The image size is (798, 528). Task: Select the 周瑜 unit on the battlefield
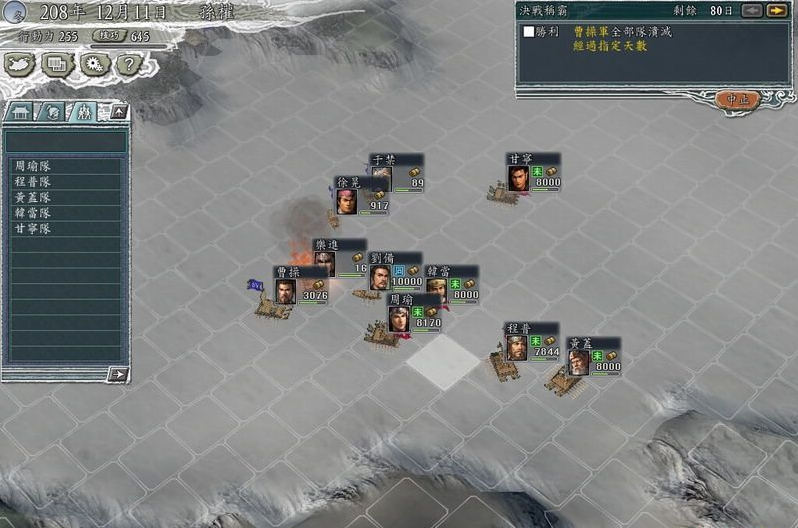400,320
